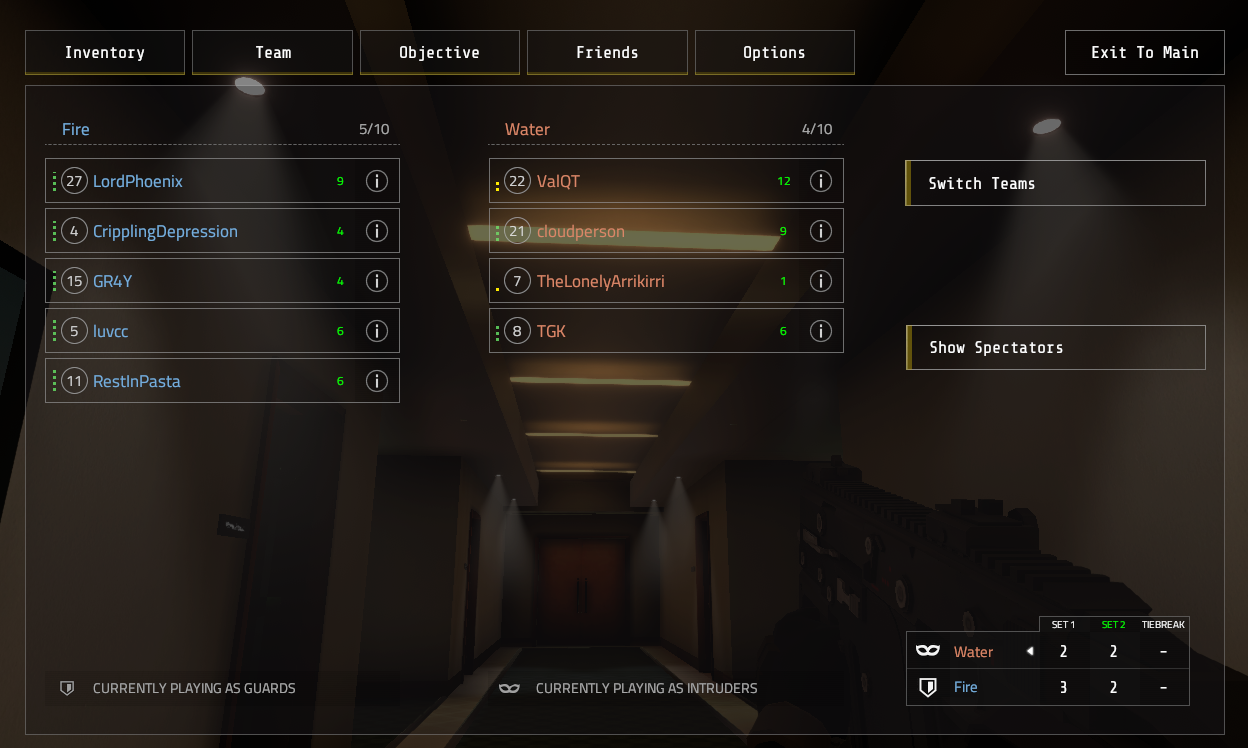Screen dimensions: 1248x748
Task: Show the Objective tab
Action: 439,53
